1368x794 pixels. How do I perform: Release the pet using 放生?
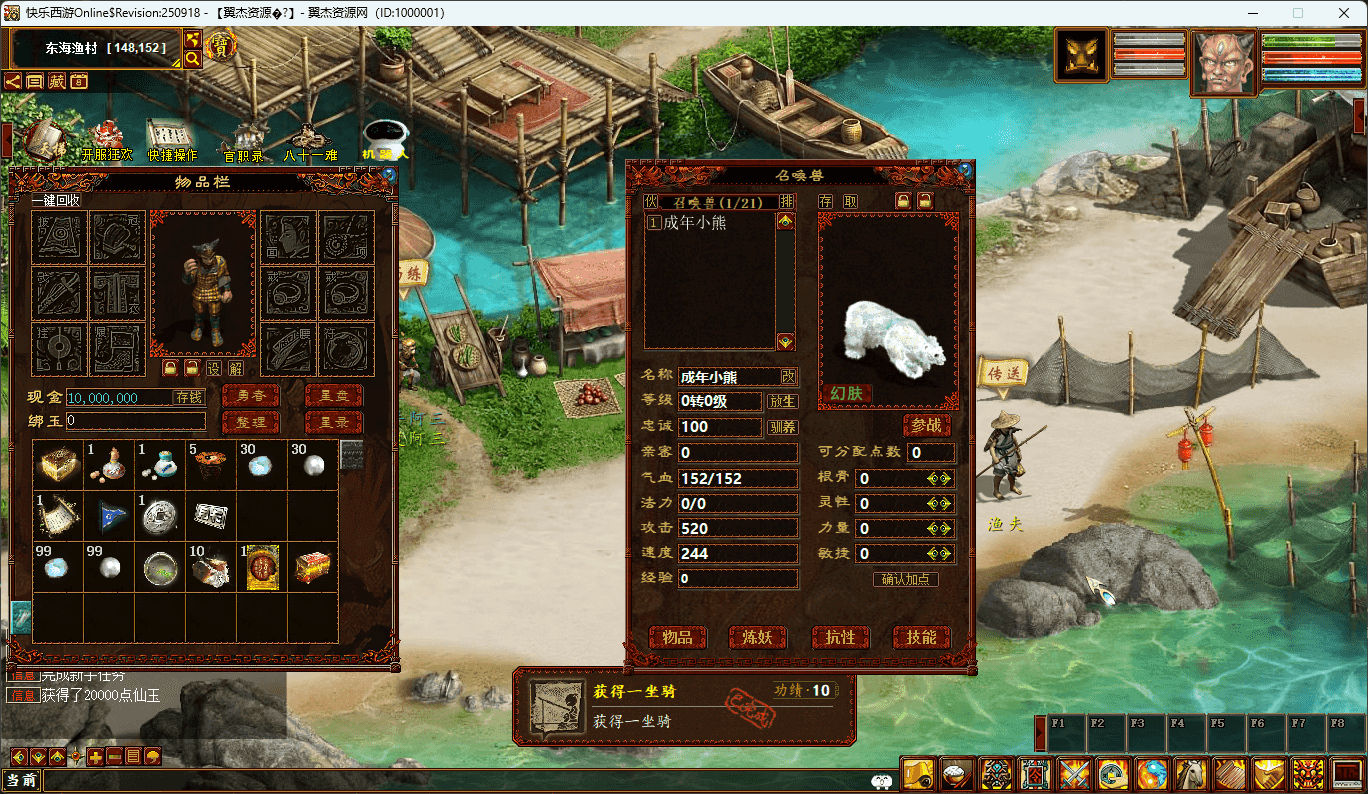pyautogui.click(x=782, y=401)
